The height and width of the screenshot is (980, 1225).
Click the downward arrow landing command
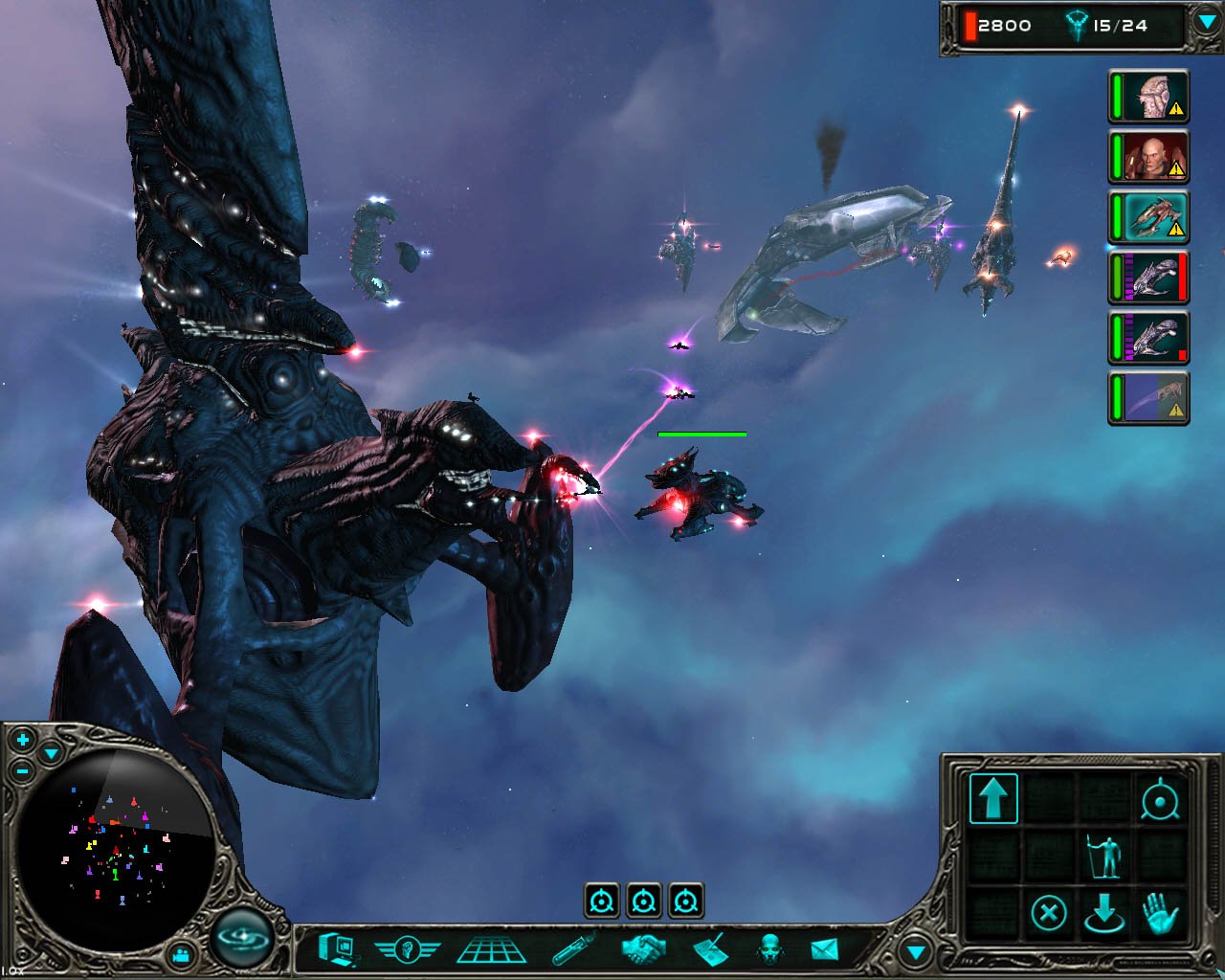pos(1105,911)
